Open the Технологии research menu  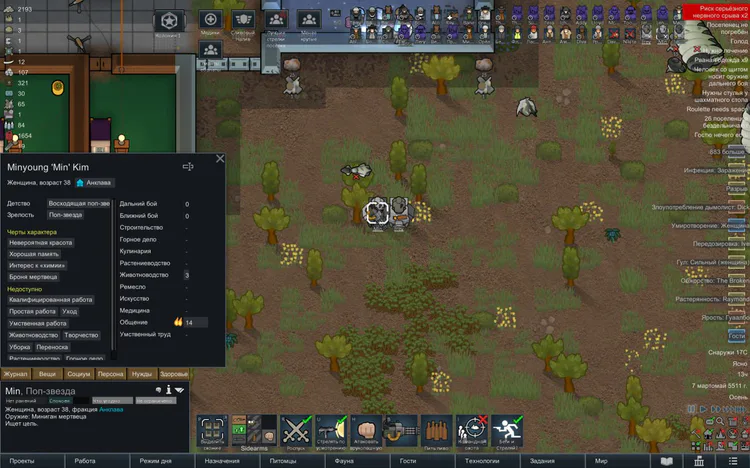[x=481, y=461]
